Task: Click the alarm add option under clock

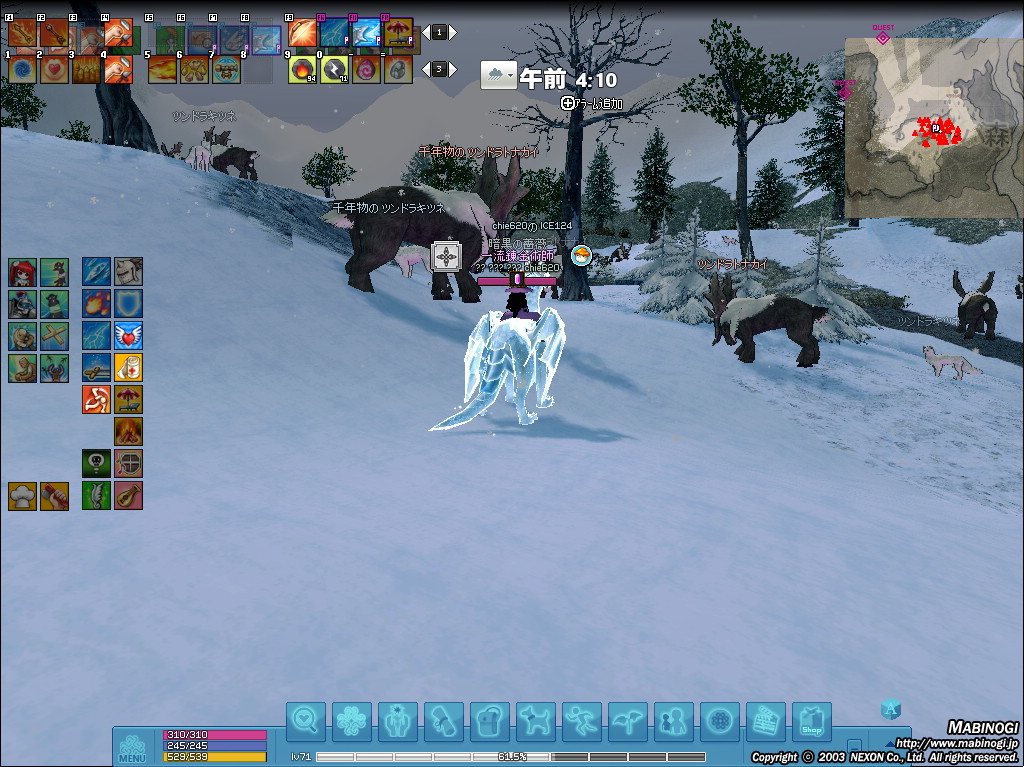Action: pyautogui.click(x=593, y=103)
